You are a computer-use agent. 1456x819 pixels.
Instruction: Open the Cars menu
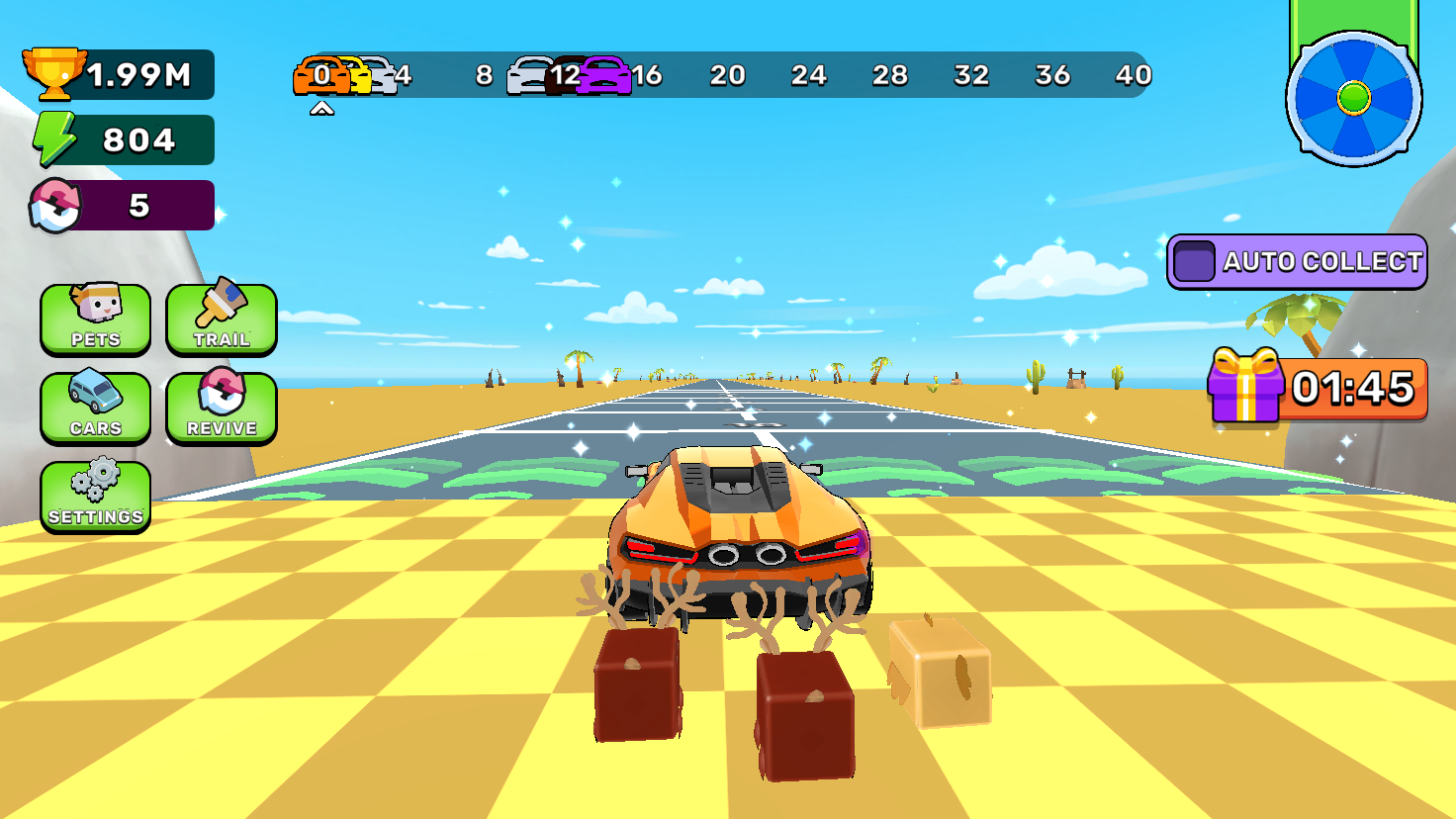click(95, 408)
